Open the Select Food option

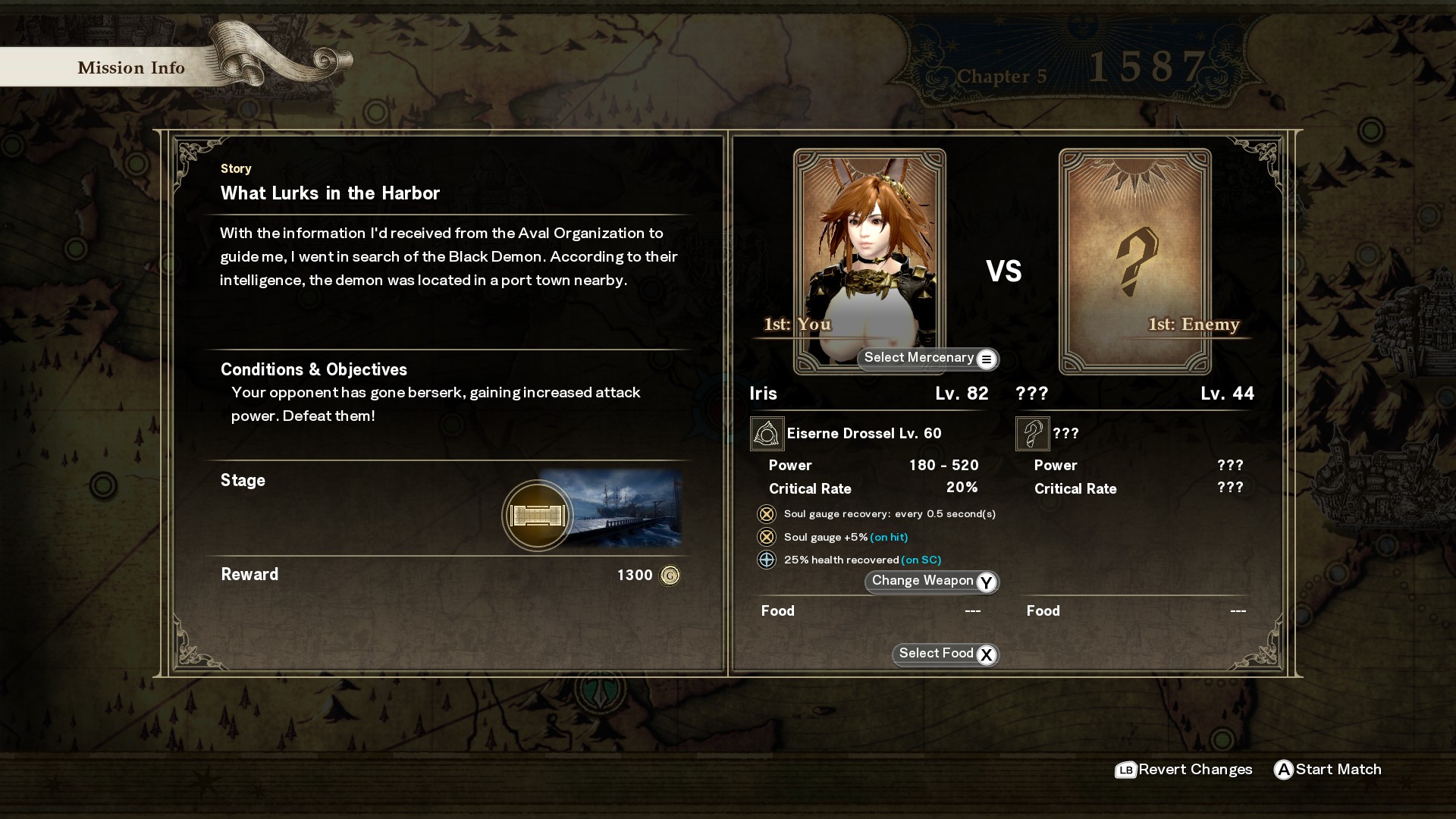(x=945, y=654)
